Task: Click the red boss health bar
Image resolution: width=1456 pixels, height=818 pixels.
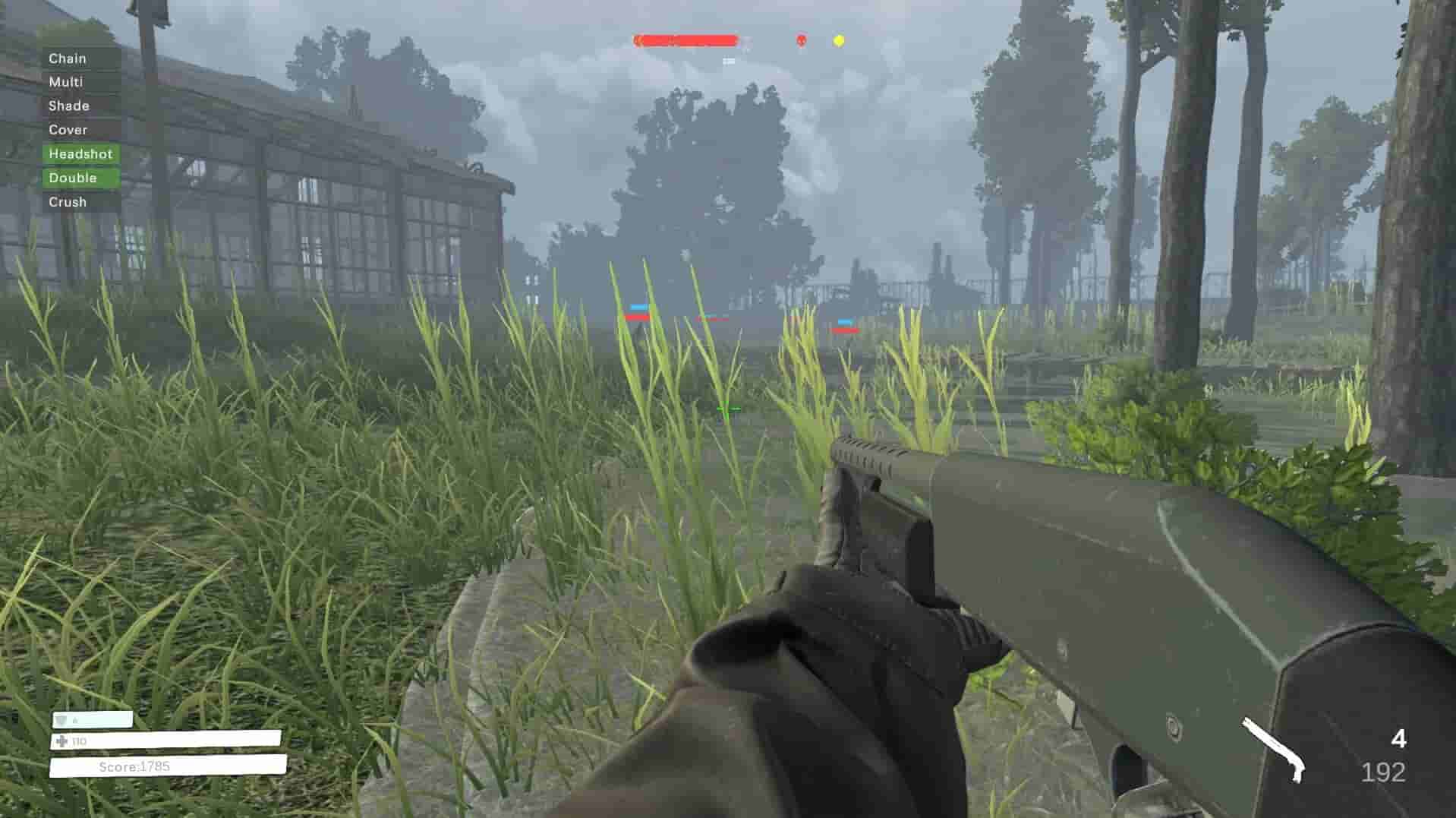Action: coord(685,39)
